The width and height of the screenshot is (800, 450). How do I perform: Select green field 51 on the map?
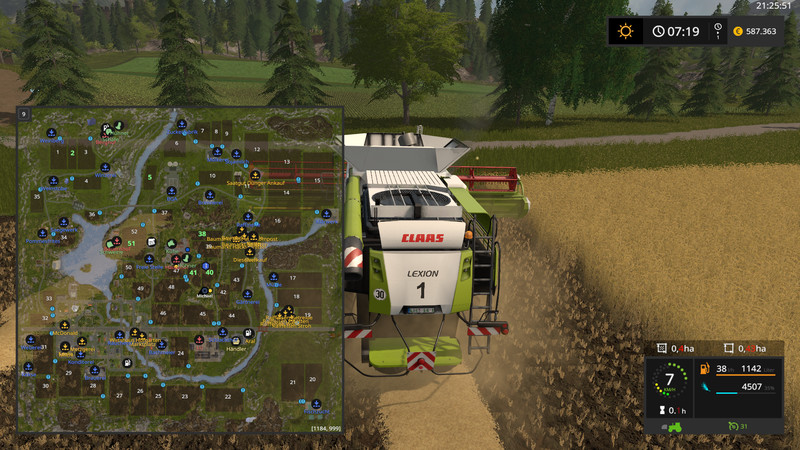130,243
